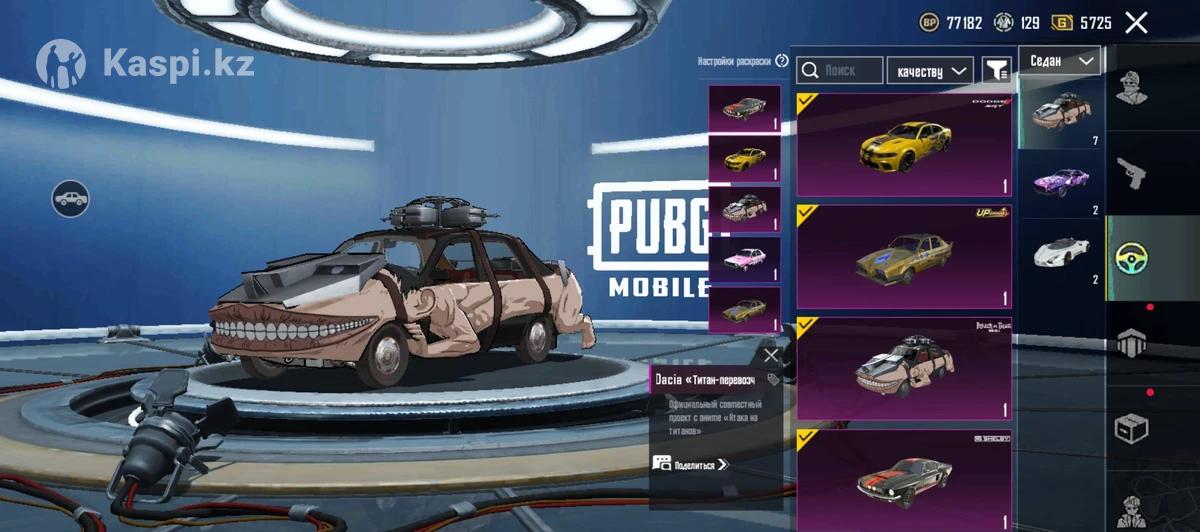
Task: Switch to the pistol weapons category
Action: [x=1131, y=172]
